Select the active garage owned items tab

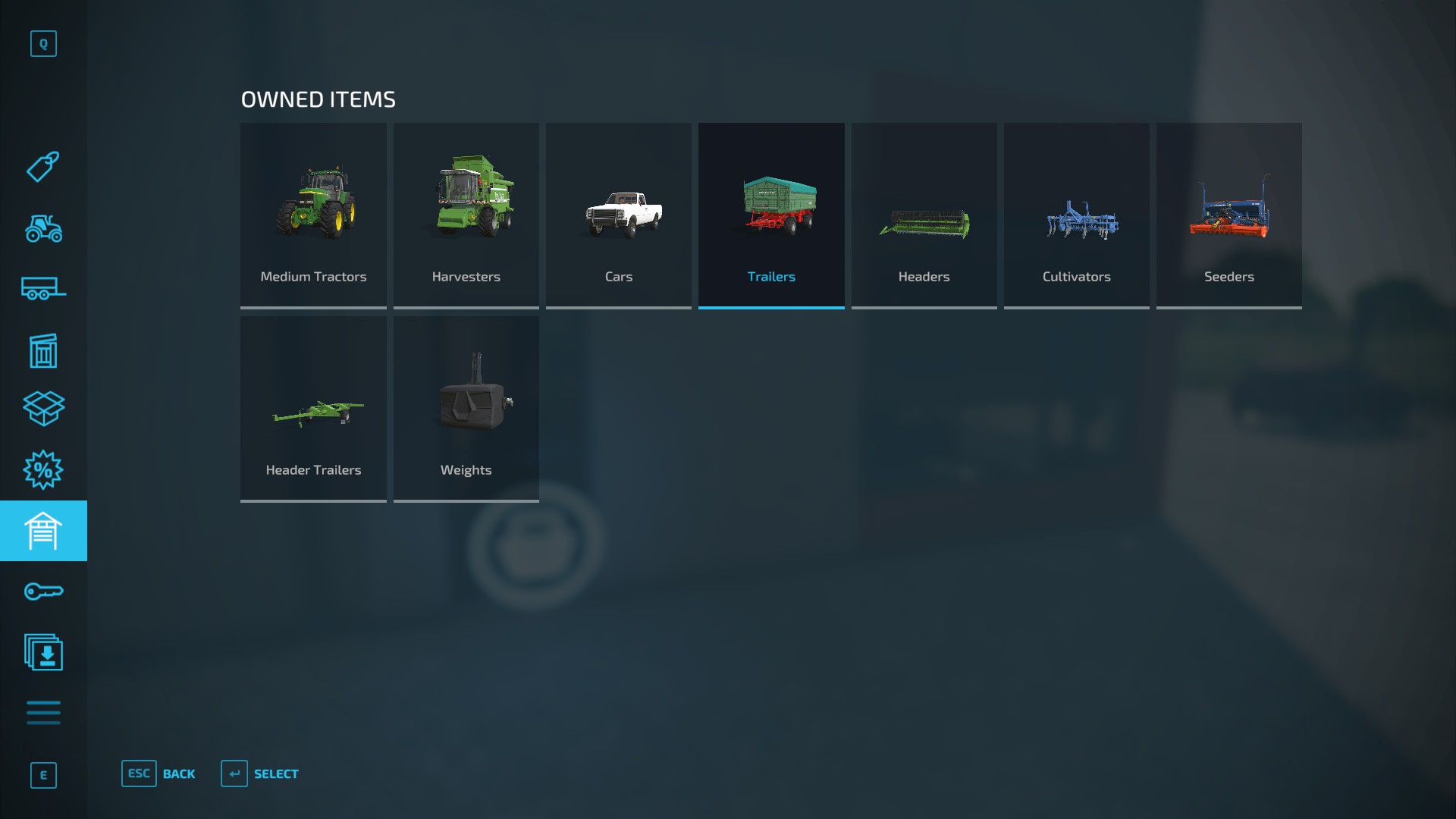(43, 531)
